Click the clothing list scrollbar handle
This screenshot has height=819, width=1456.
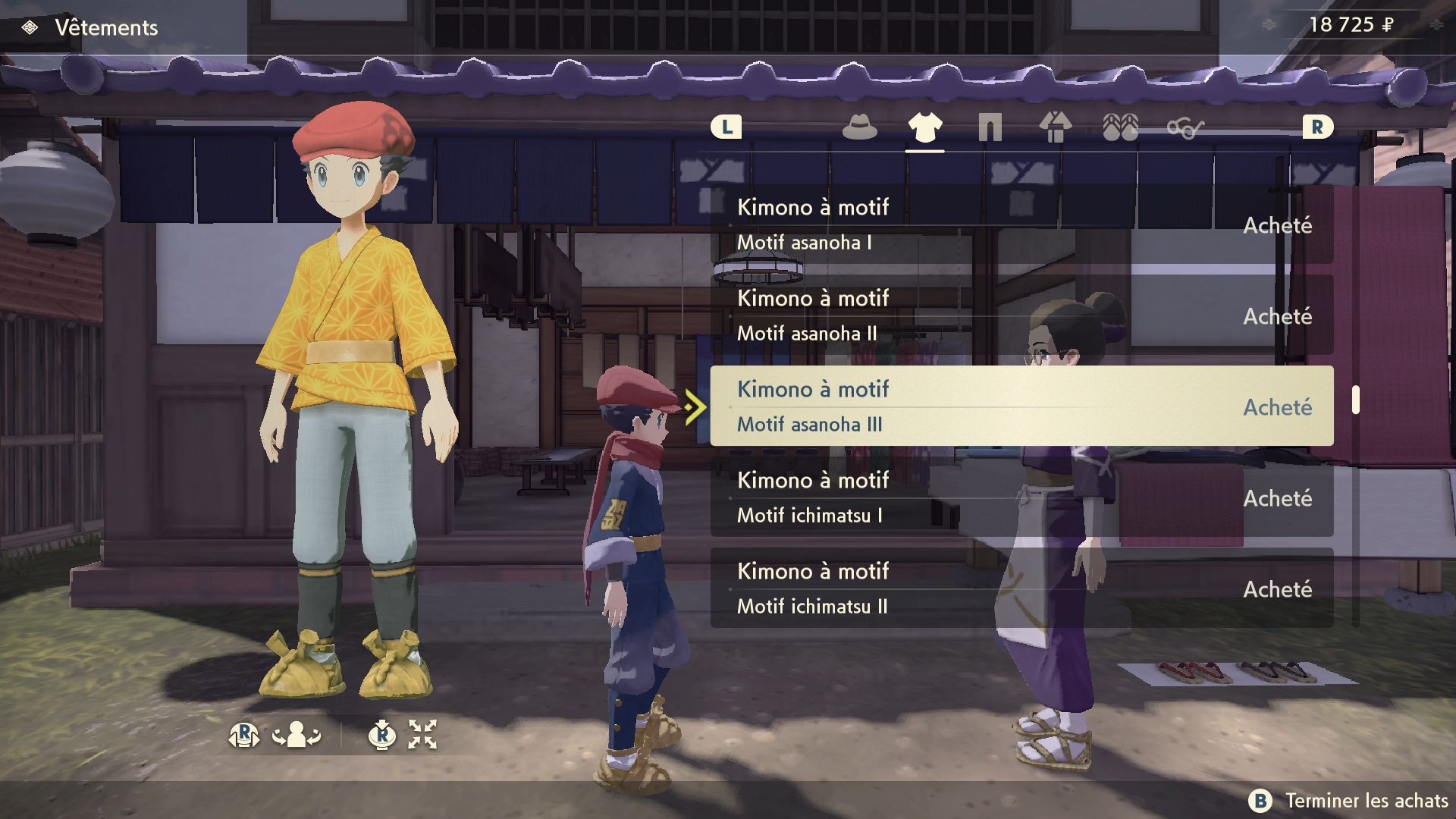pyautogui.click(x=1355, y=400)
